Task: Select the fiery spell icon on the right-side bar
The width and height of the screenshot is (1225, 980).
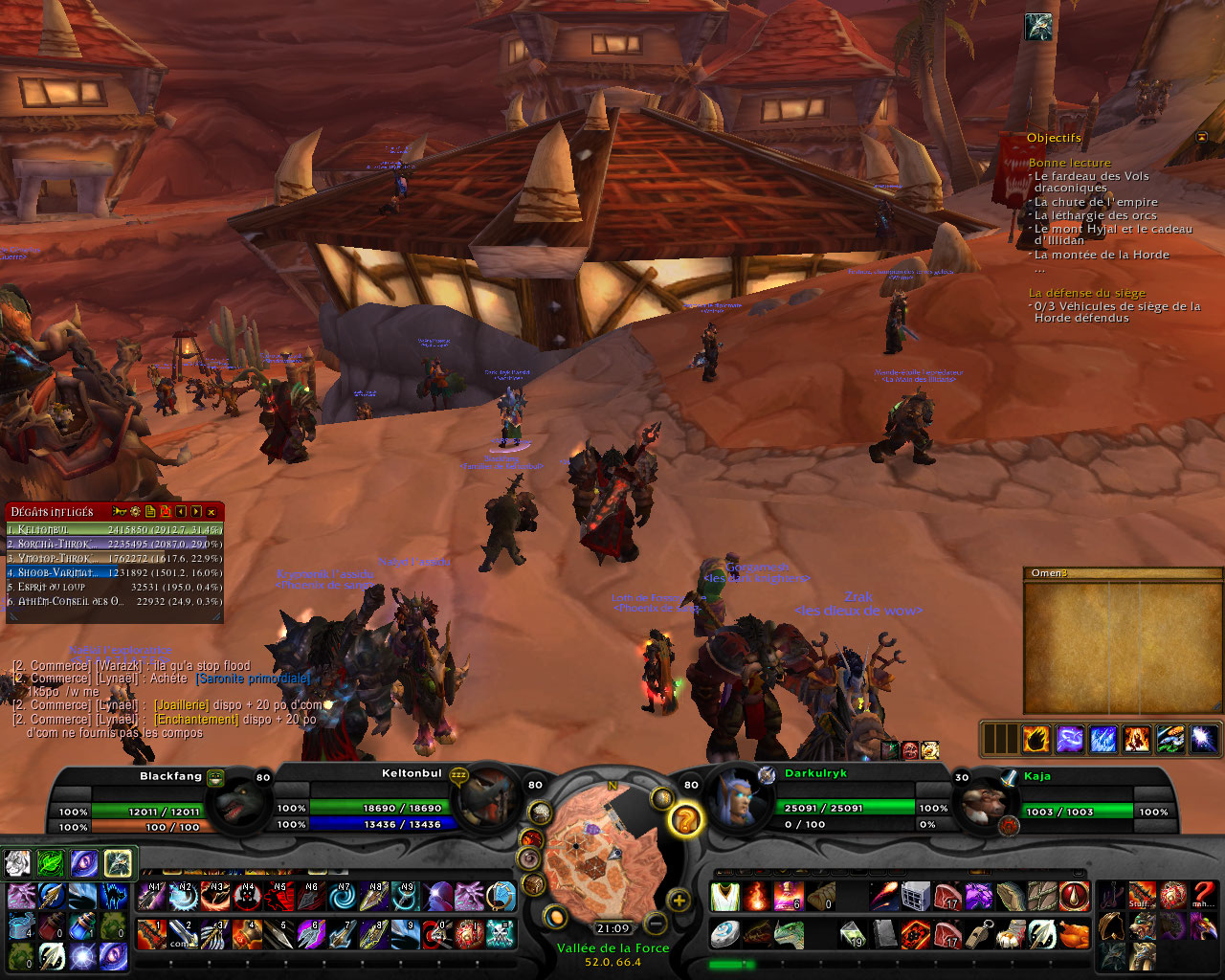Action: pyautogui.click(x=1036, y=739)
